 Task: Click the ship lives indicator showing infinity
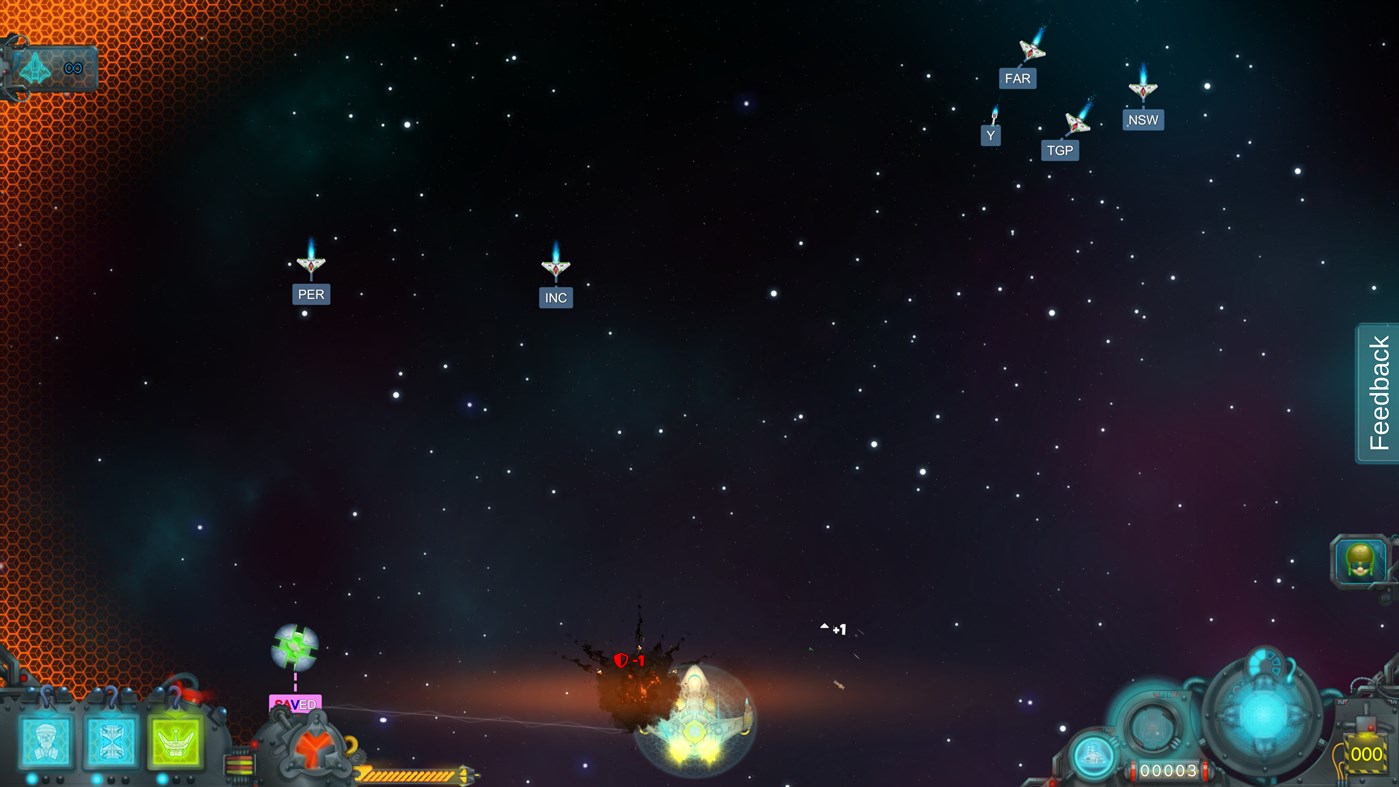(x=50, y=67)
